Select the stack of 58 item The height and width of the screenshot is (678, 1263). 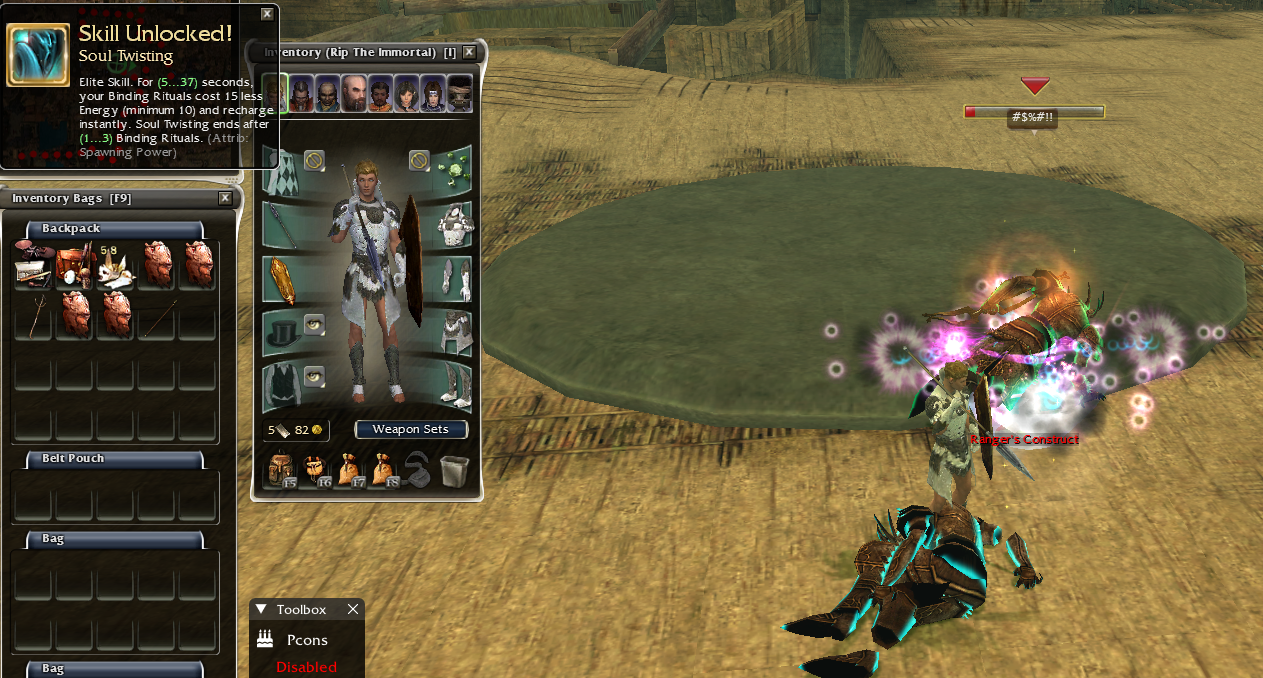click(x=115, y=265)
